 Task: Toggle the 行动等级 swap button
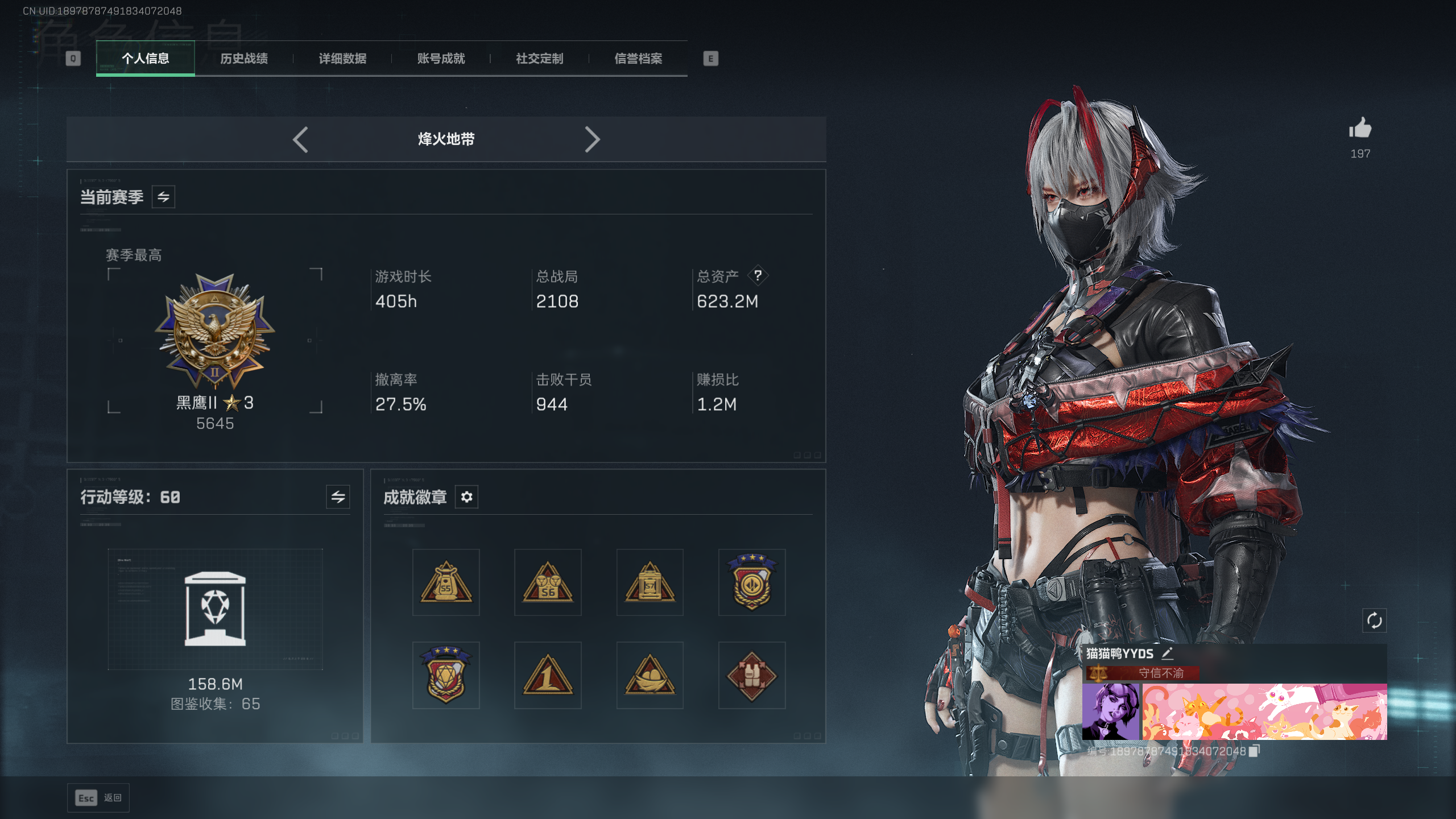[338, 497]
